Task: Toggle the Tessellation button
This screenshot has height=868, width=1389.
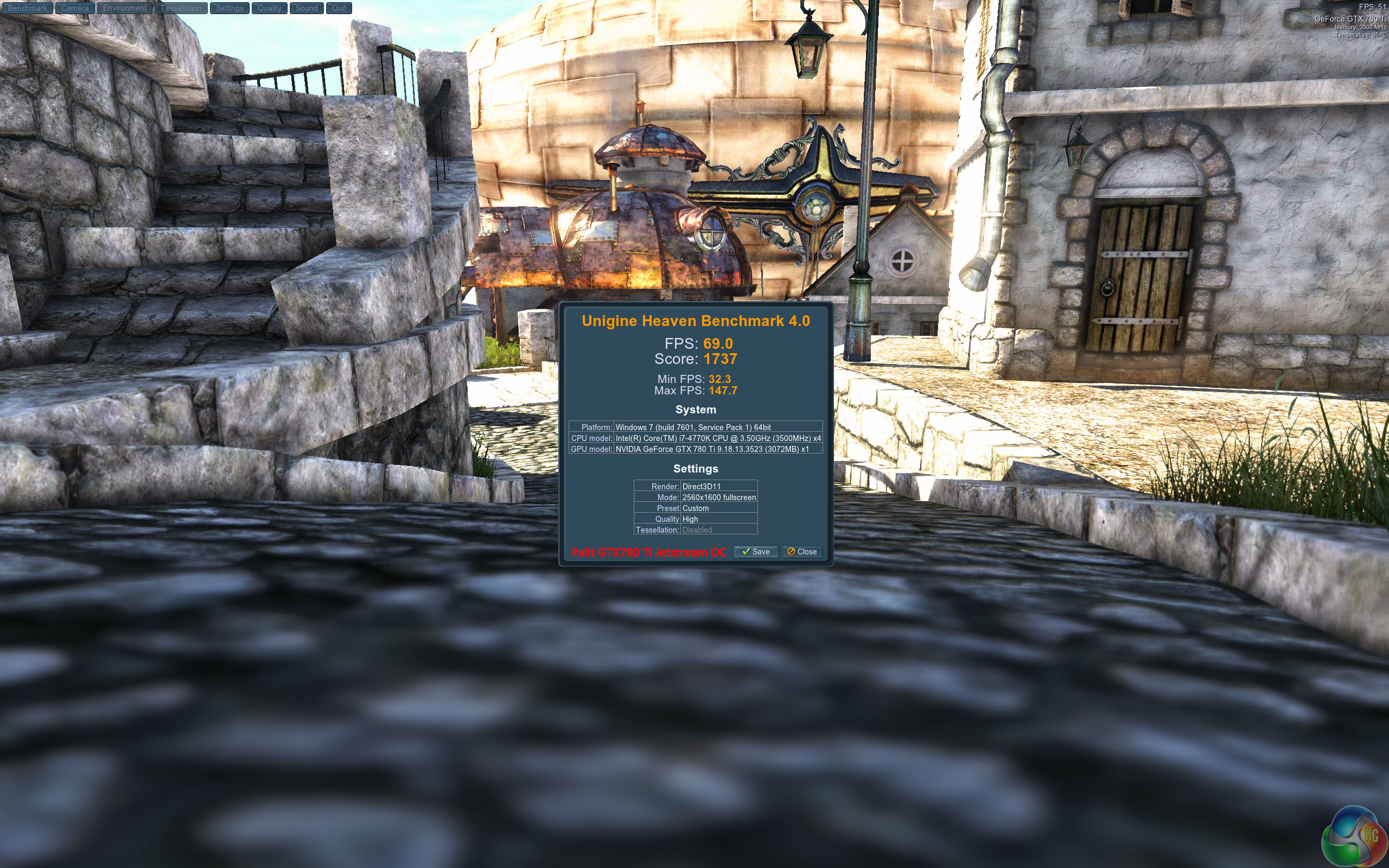Action: (181, 8)
